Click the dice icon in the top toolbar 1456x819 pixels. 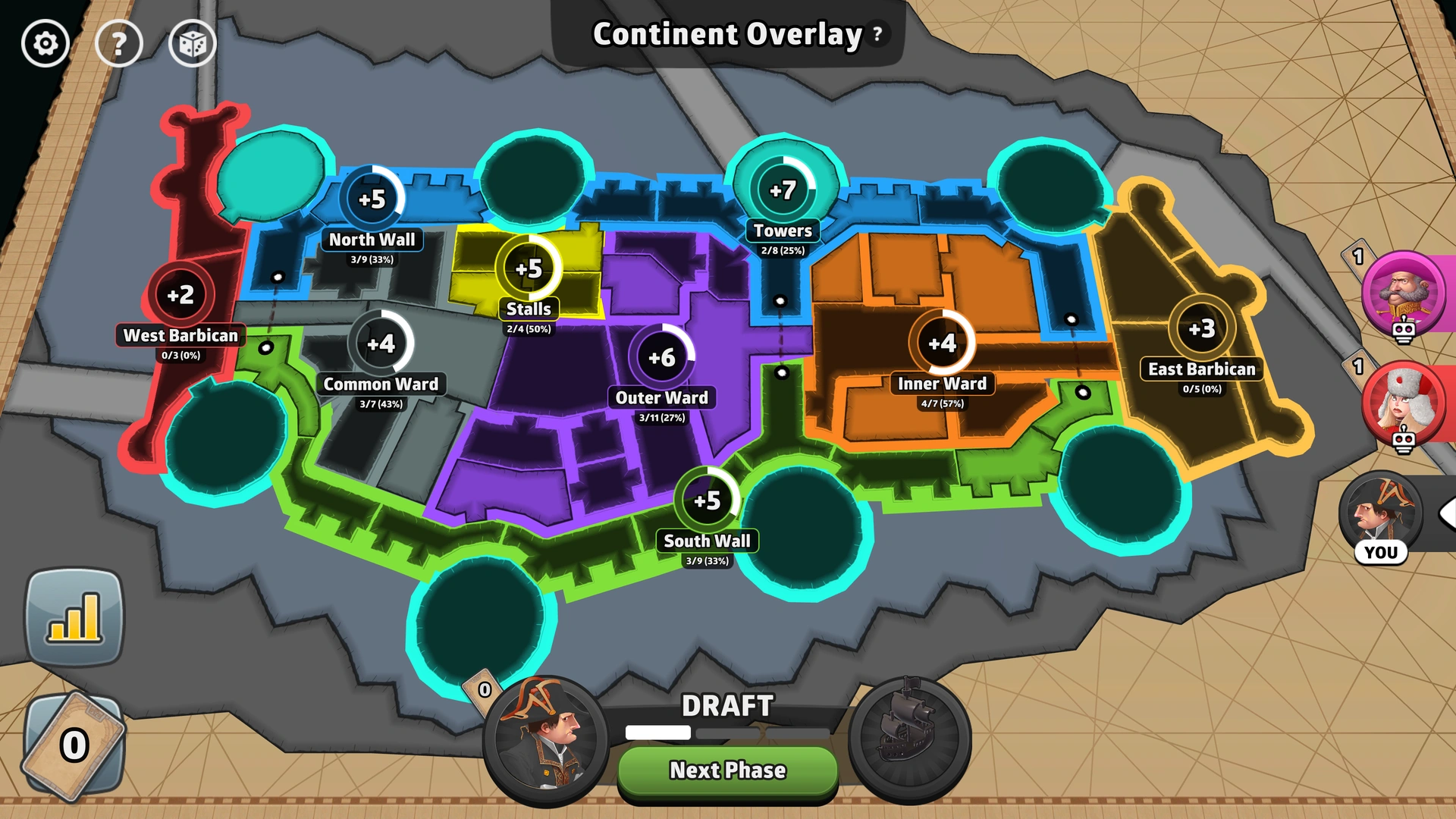pos(192,43)
